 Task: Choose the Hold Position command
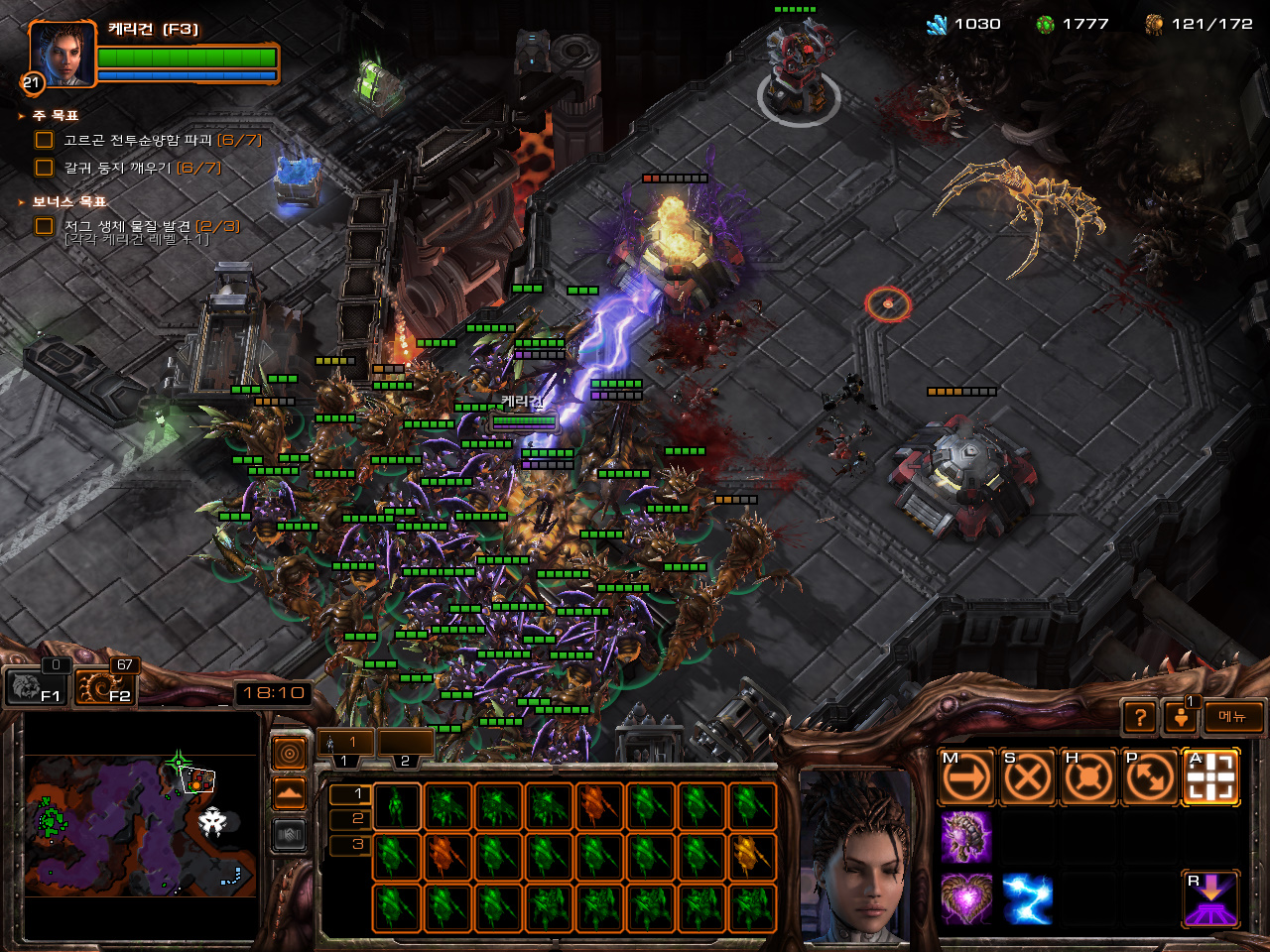click(1088, 777)
